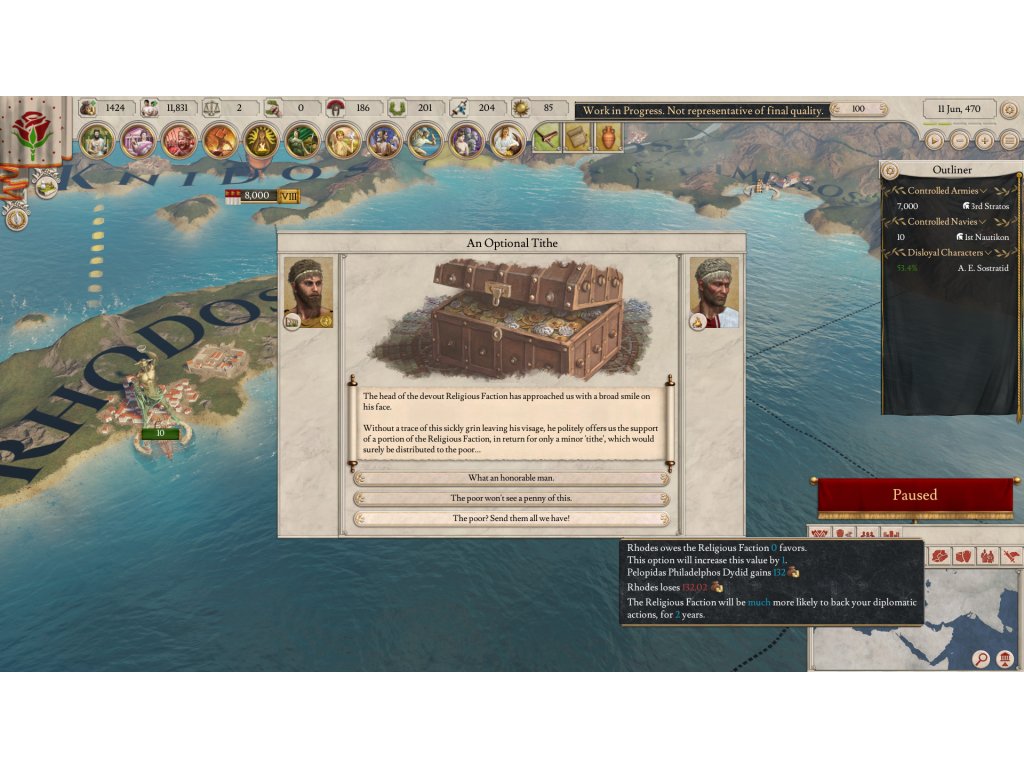Open the main menu list button
This screenshot has width=1024, height=768.
pyautogui.click(x=1008, y=141)
